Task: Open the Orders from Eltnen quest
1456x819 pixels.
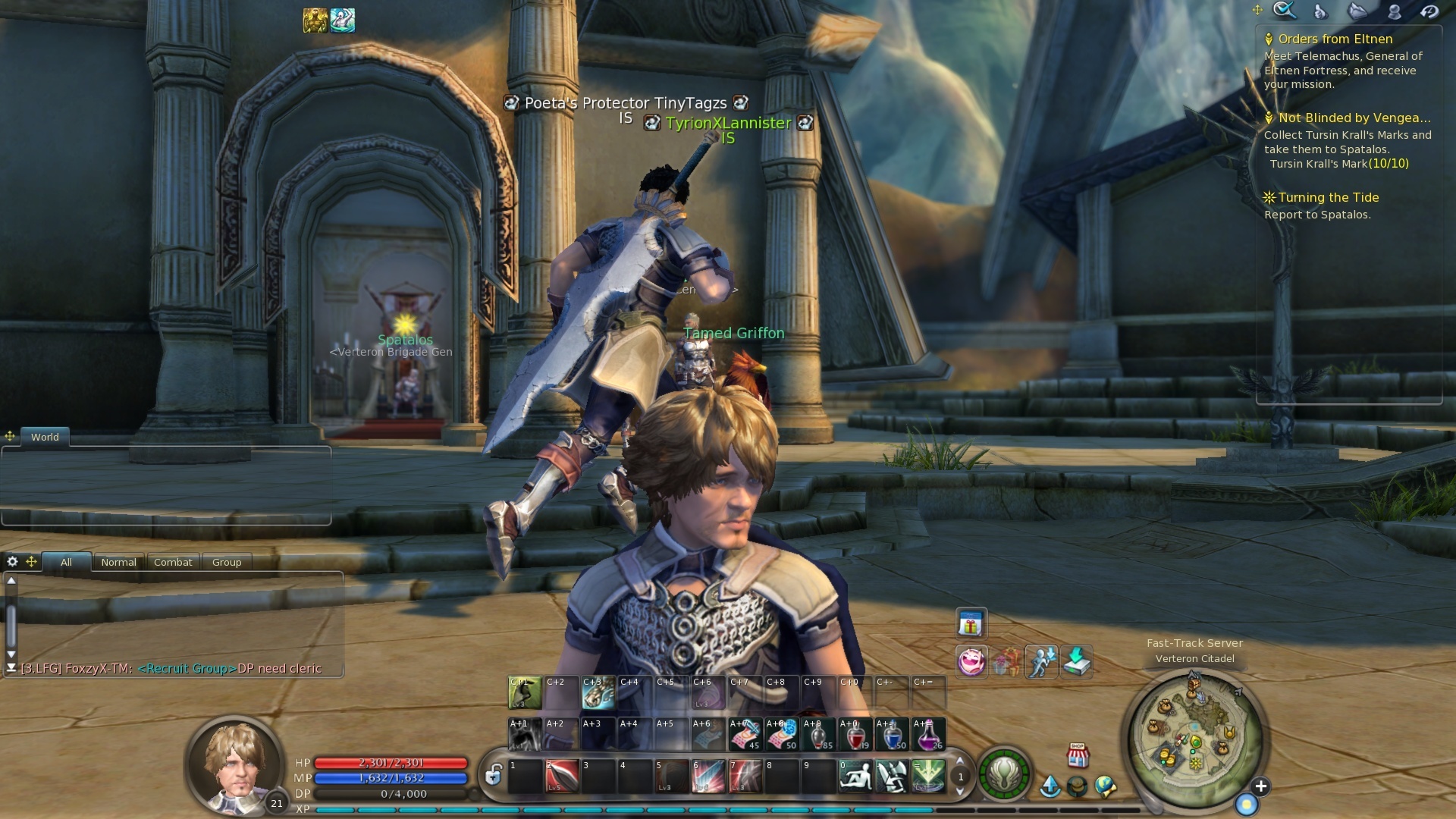Action: click(x=1335, y=39)
